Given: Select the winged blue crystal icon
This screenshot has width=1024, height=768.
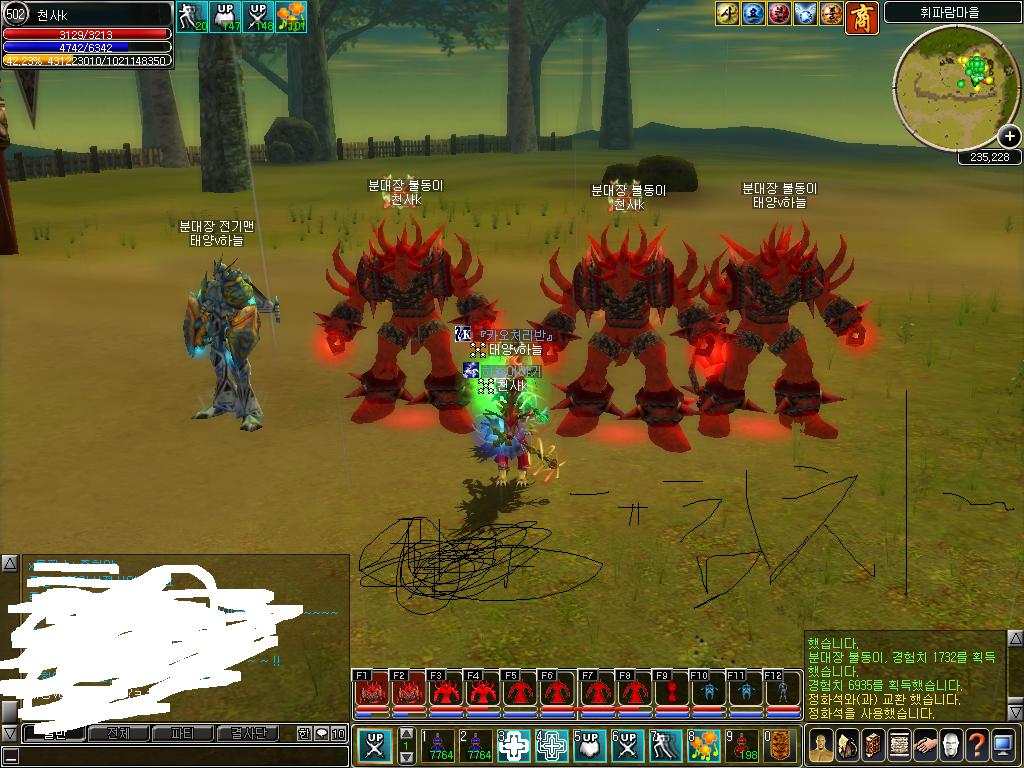Looking at the screenshot, I should pyautogui.click(x=806, y=13).
